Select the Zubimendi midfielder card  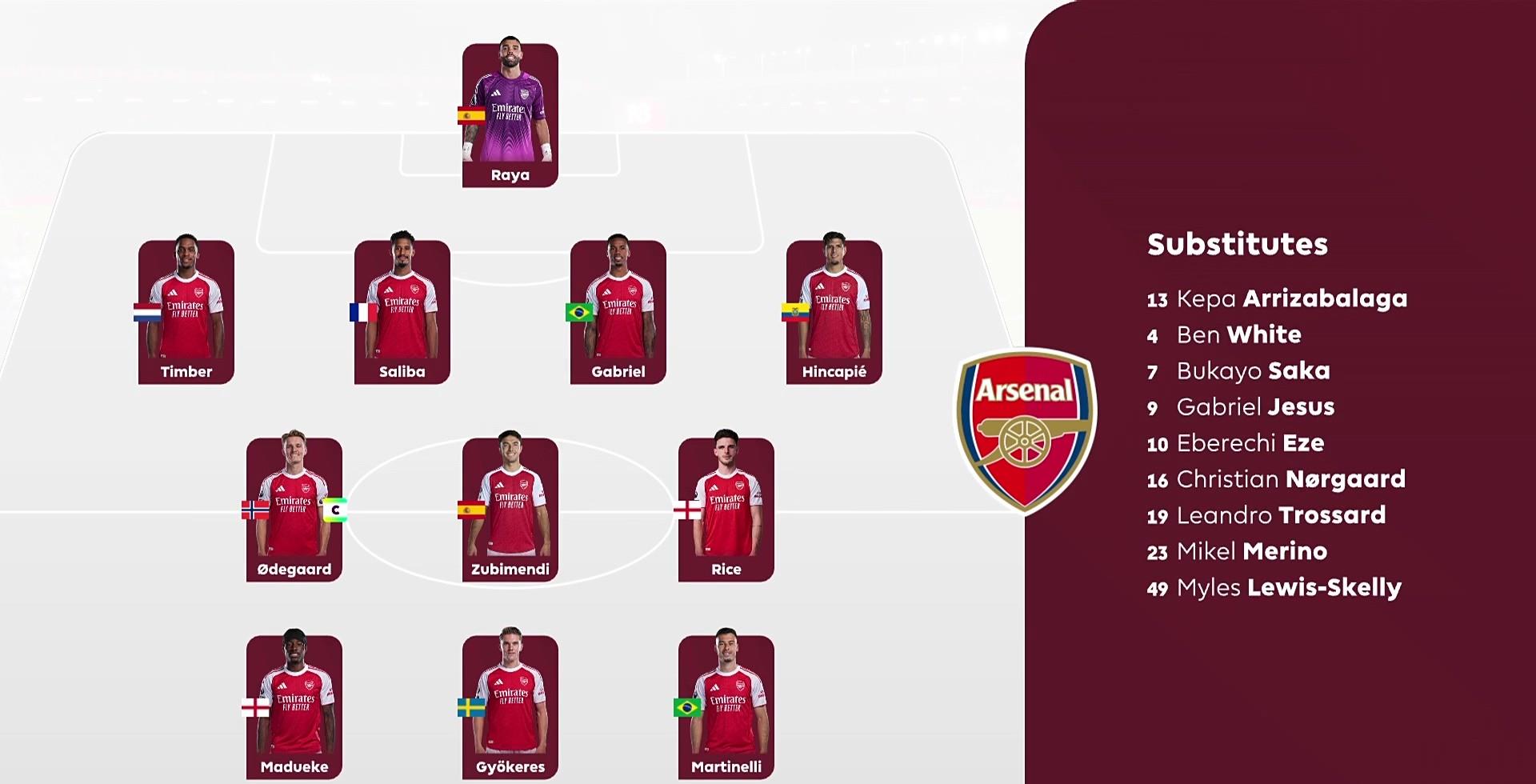(x=510, y=510)
